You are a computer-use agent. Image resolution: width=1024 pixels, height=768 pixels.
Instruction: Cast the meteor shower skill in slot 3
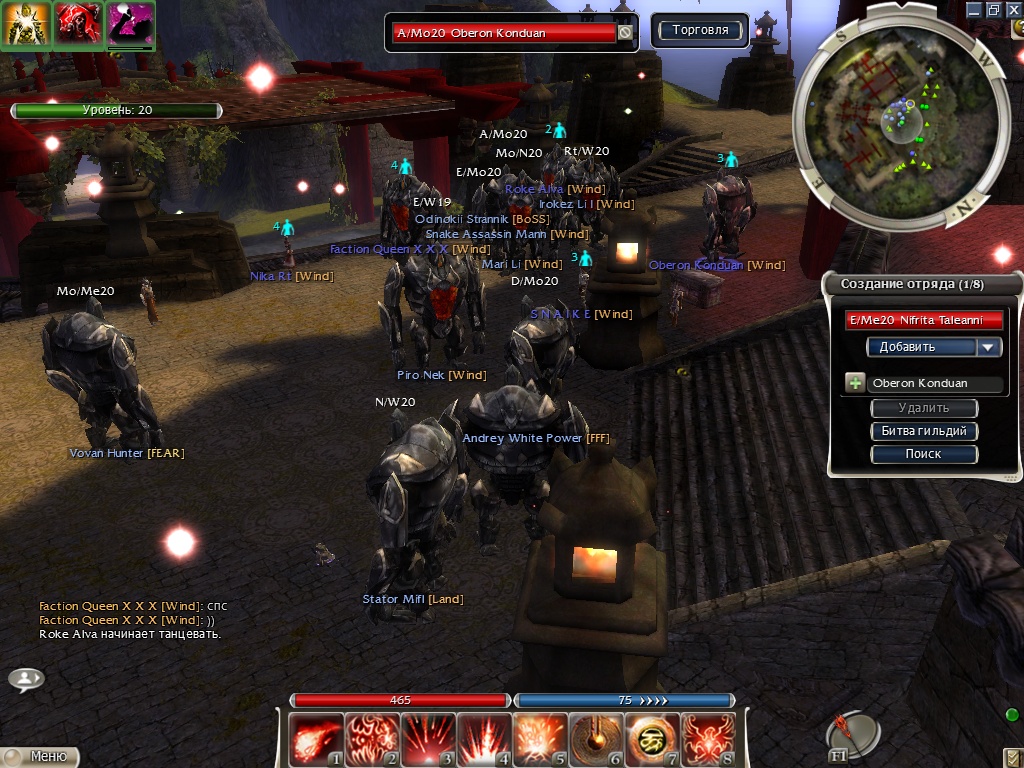coord(427,739)
